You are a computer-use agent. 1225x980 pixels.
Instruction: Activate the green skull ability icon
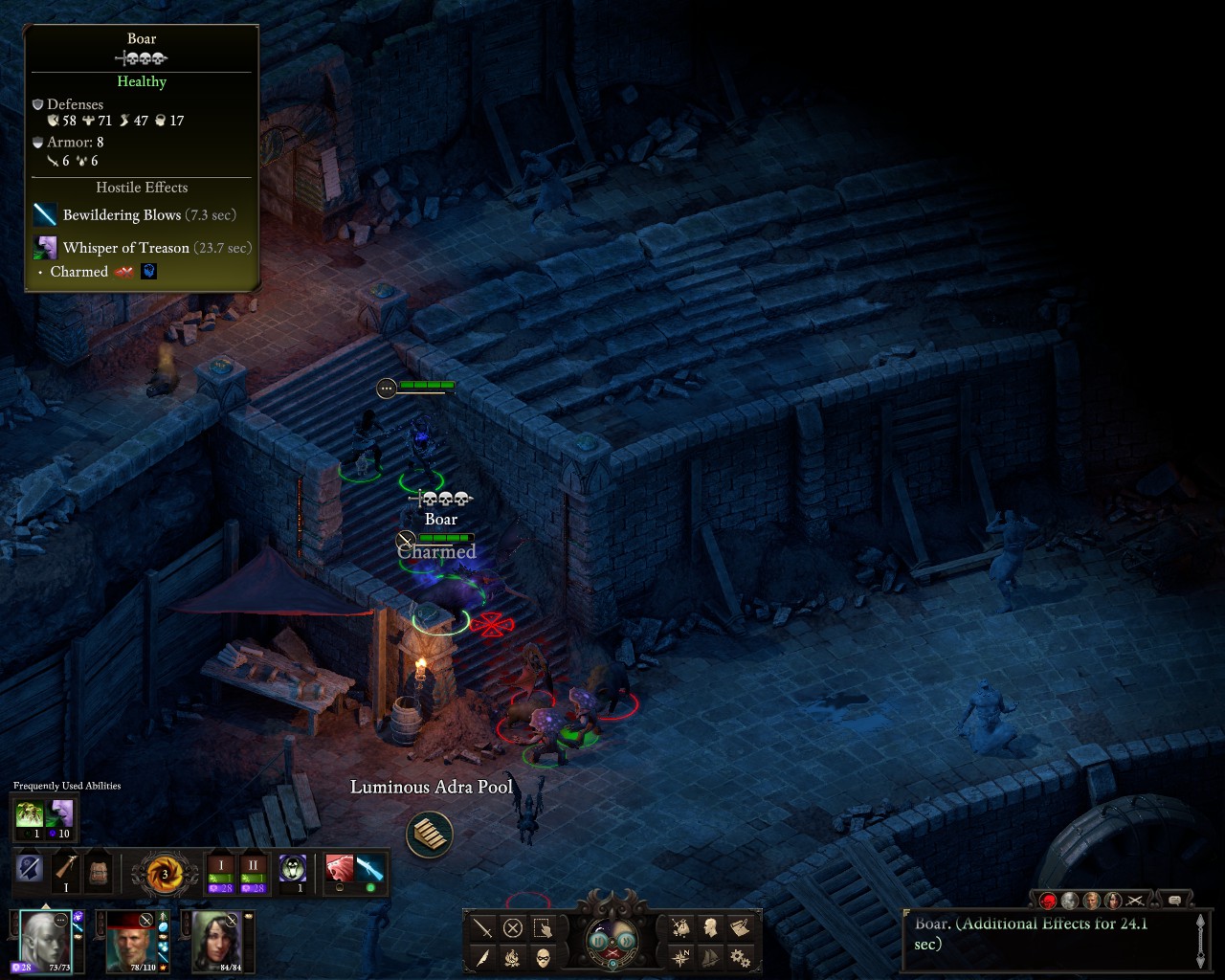293,870
